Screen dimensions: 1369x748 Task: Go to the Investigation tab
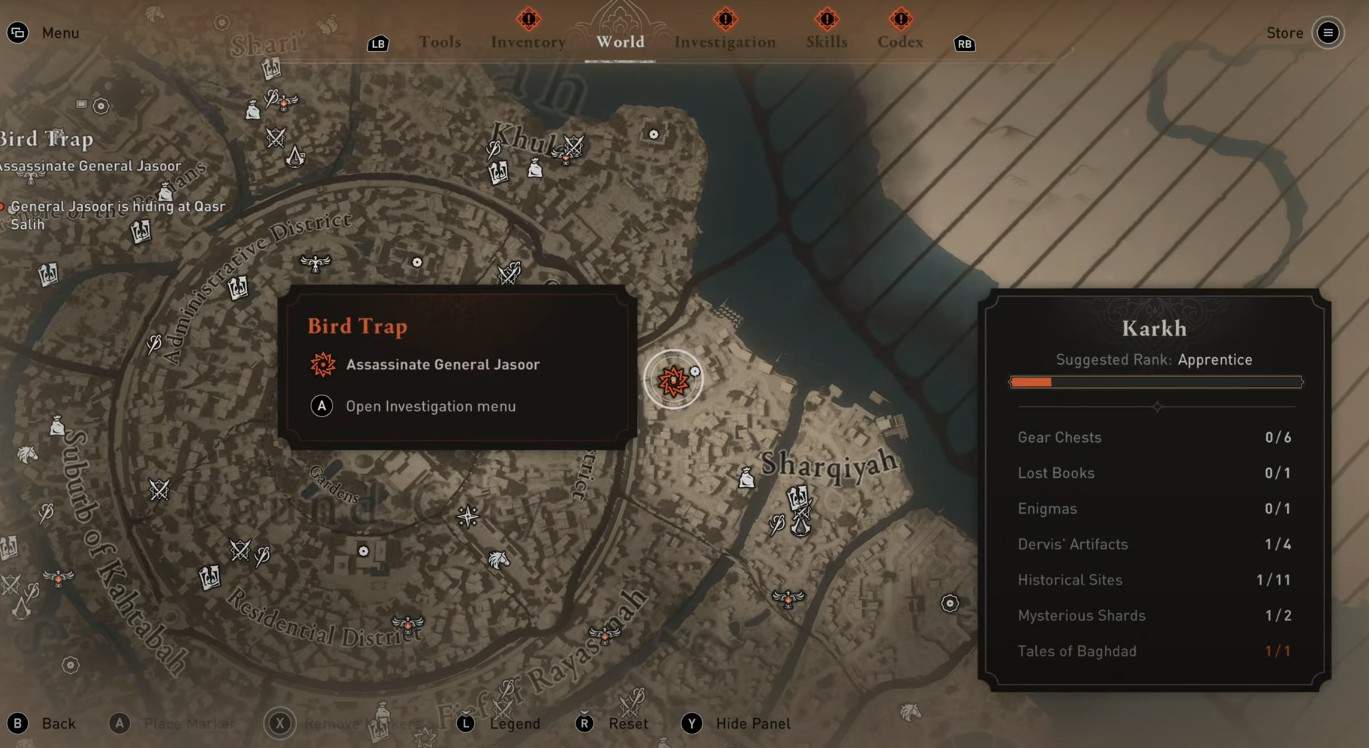point(725,42)
